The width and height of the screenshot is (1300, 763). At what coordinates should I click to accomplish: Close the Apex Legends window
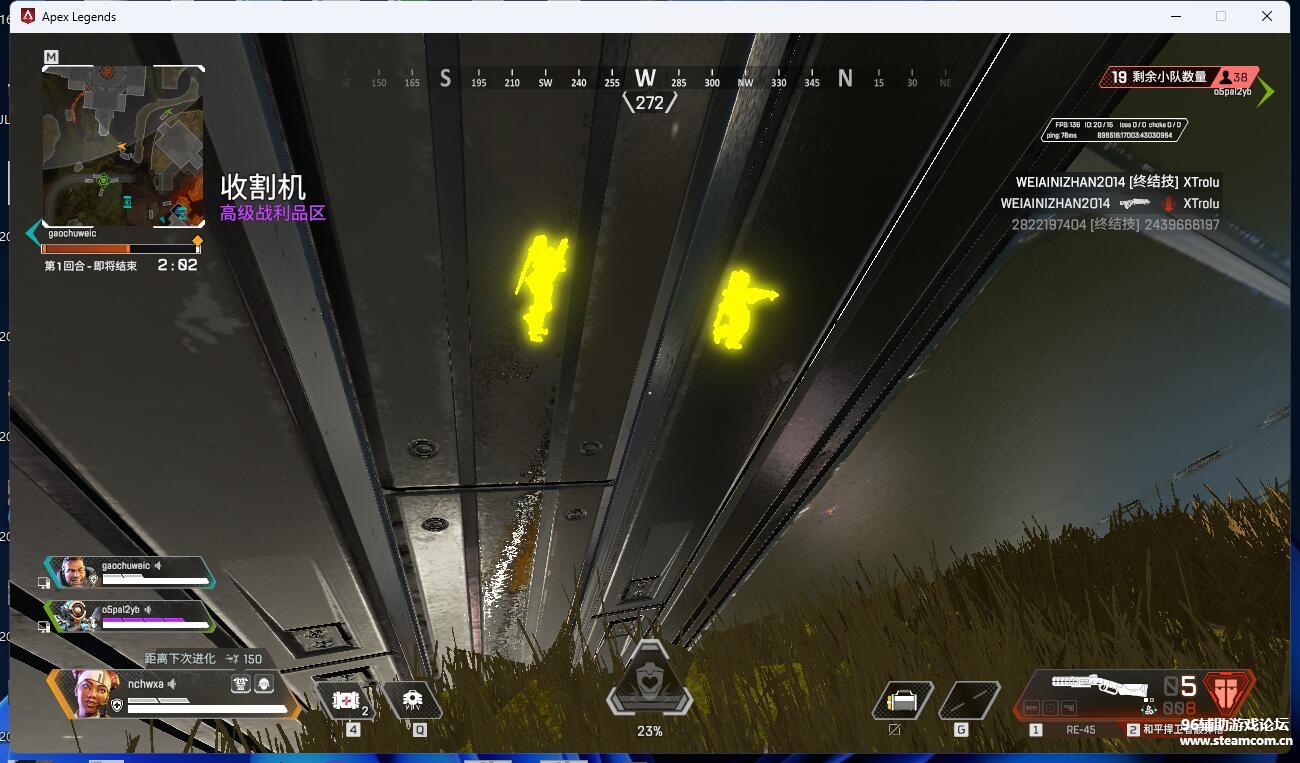(x=1267, y=16)
